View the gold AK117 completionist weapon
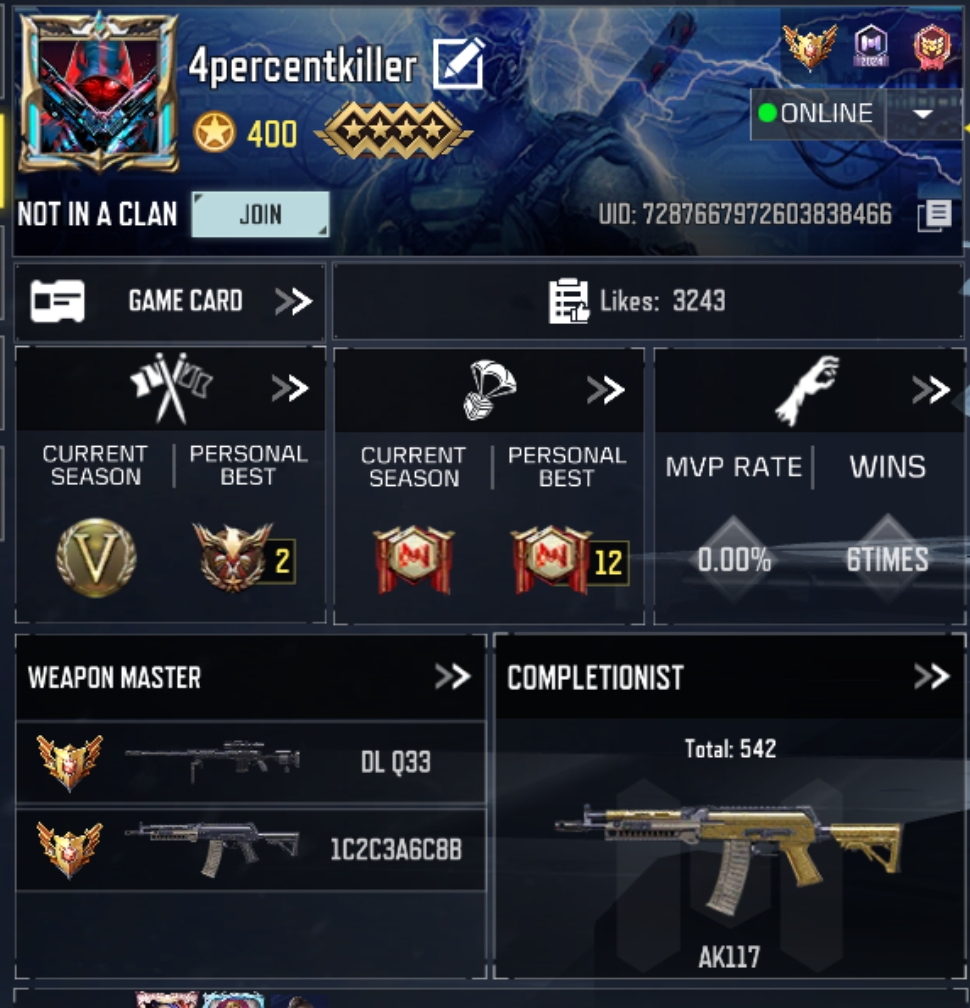Screen dimensions: 970x1008 (729, 845)
